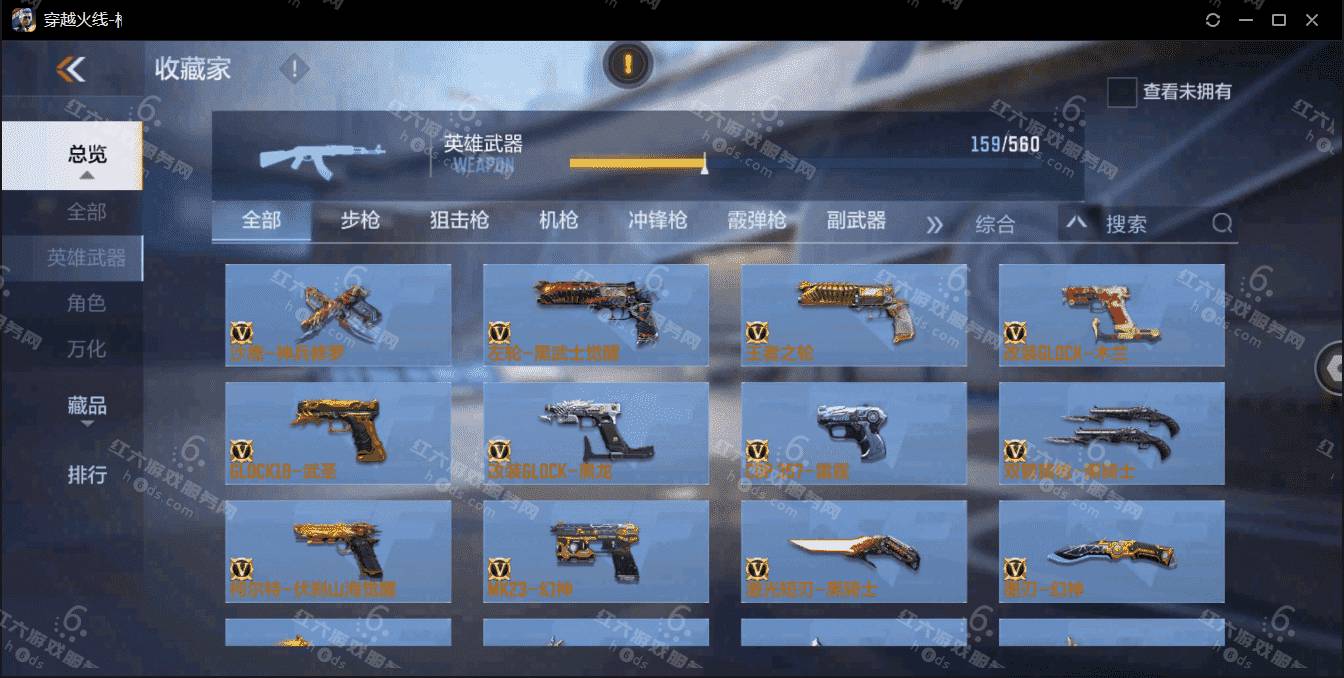Open the 副武器 sidearm tab
Screen dimensions: 1344x678
[x=856, y=221]
